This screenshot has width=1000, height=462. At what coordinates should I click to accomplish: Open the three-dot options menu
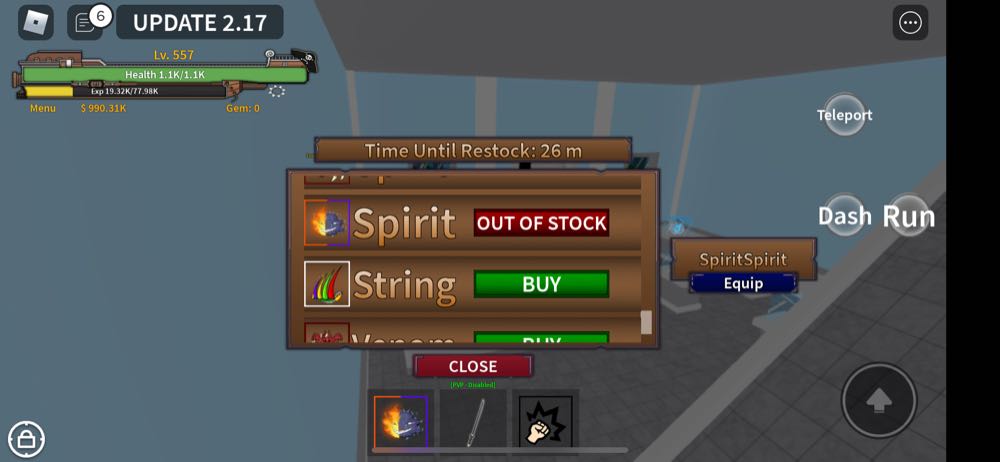[910, 23]
